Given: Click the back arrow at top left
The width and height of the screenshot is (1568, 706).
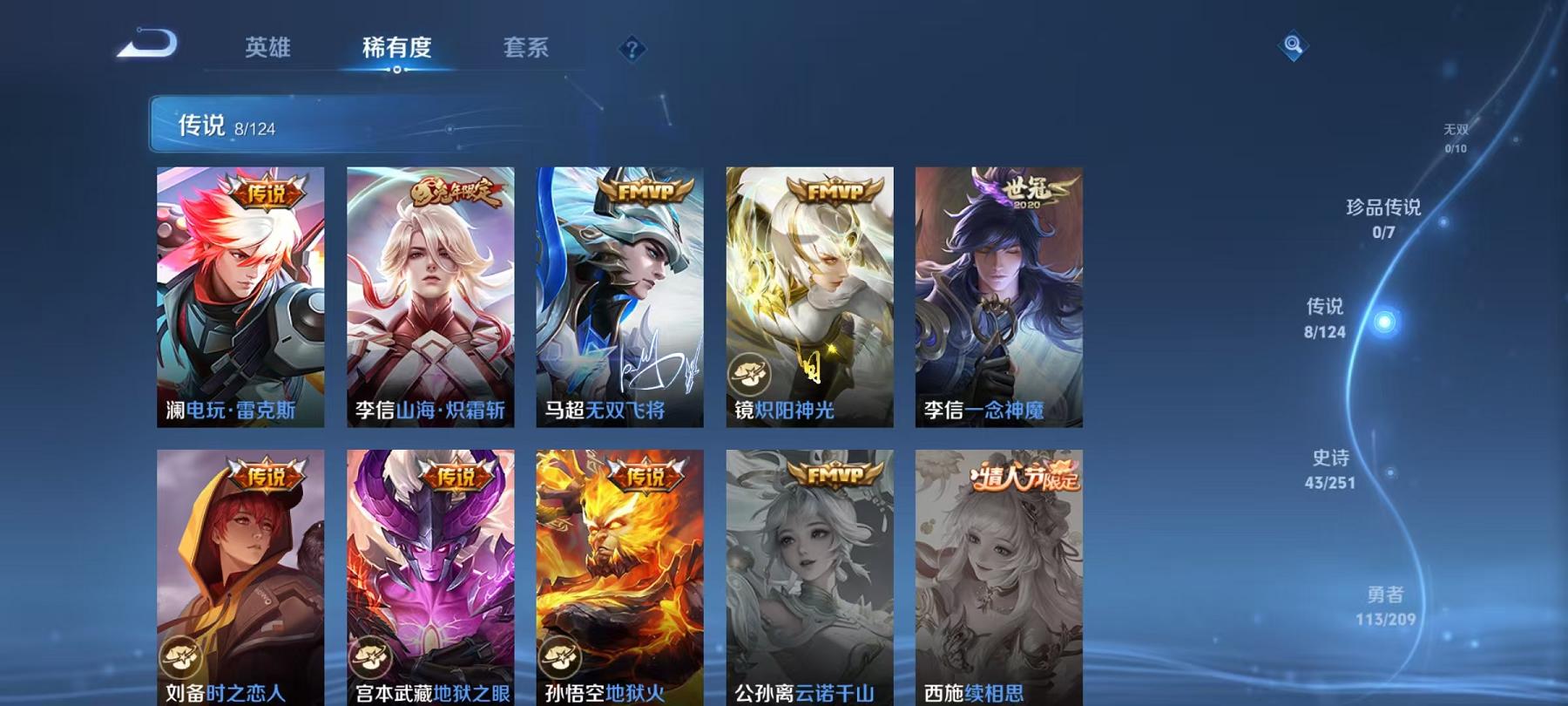Looking at the screenshot, I should pos(144,42).
